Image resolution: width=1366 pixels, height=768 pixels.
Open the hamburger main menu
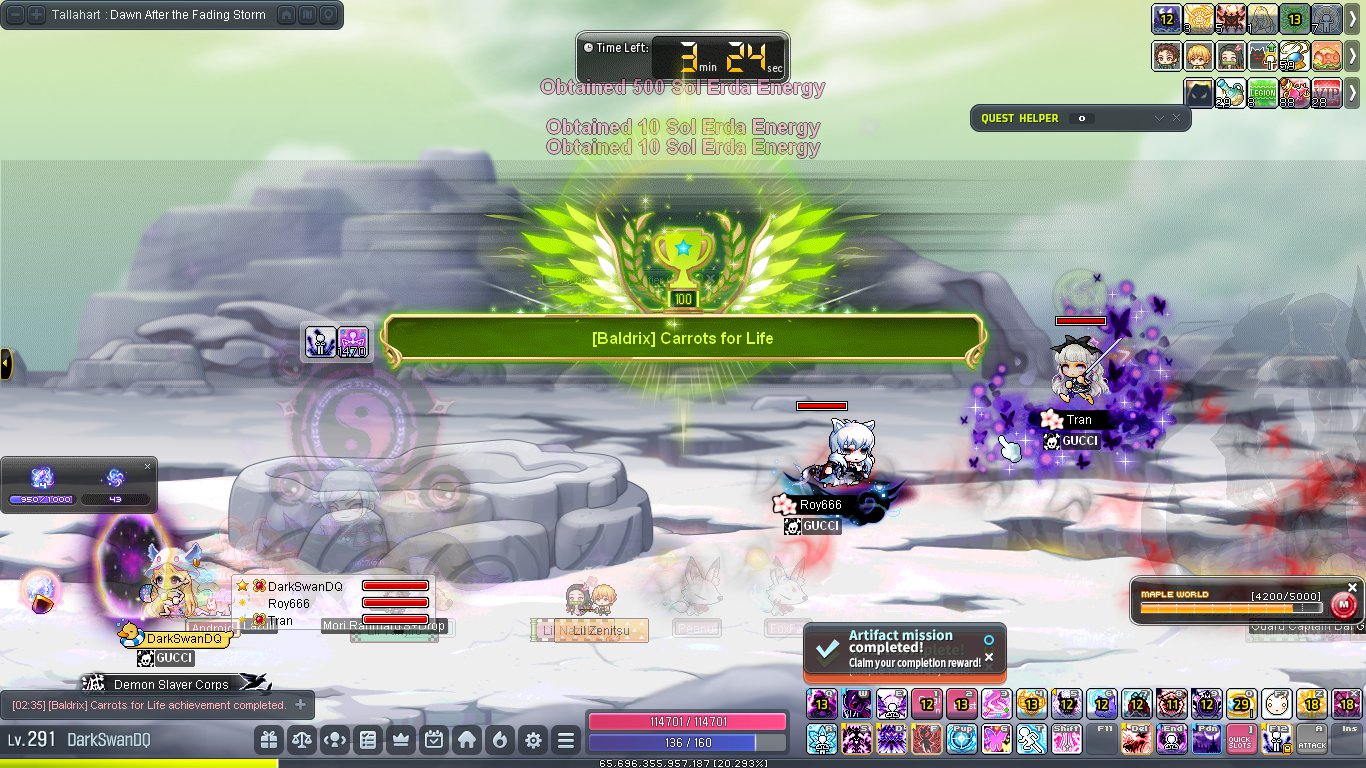coord(566,740)
